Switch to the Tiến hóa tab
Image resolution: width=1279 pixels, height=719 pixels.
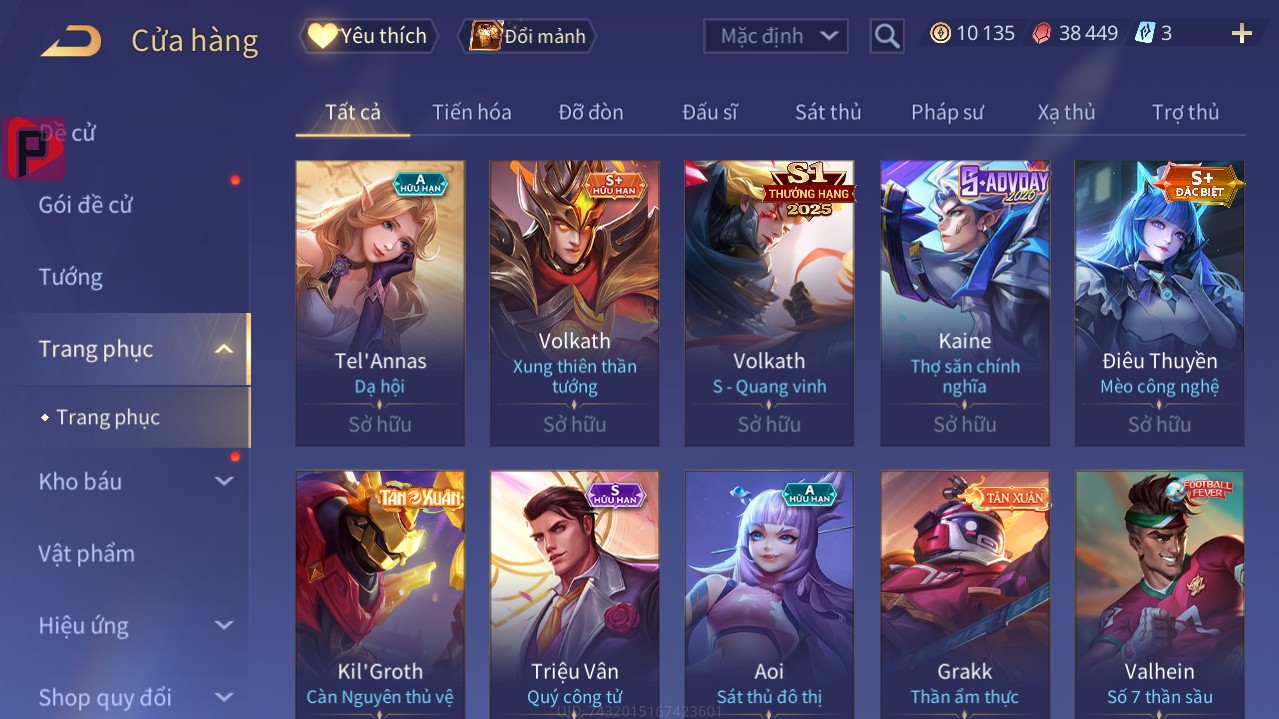[471, 112]
